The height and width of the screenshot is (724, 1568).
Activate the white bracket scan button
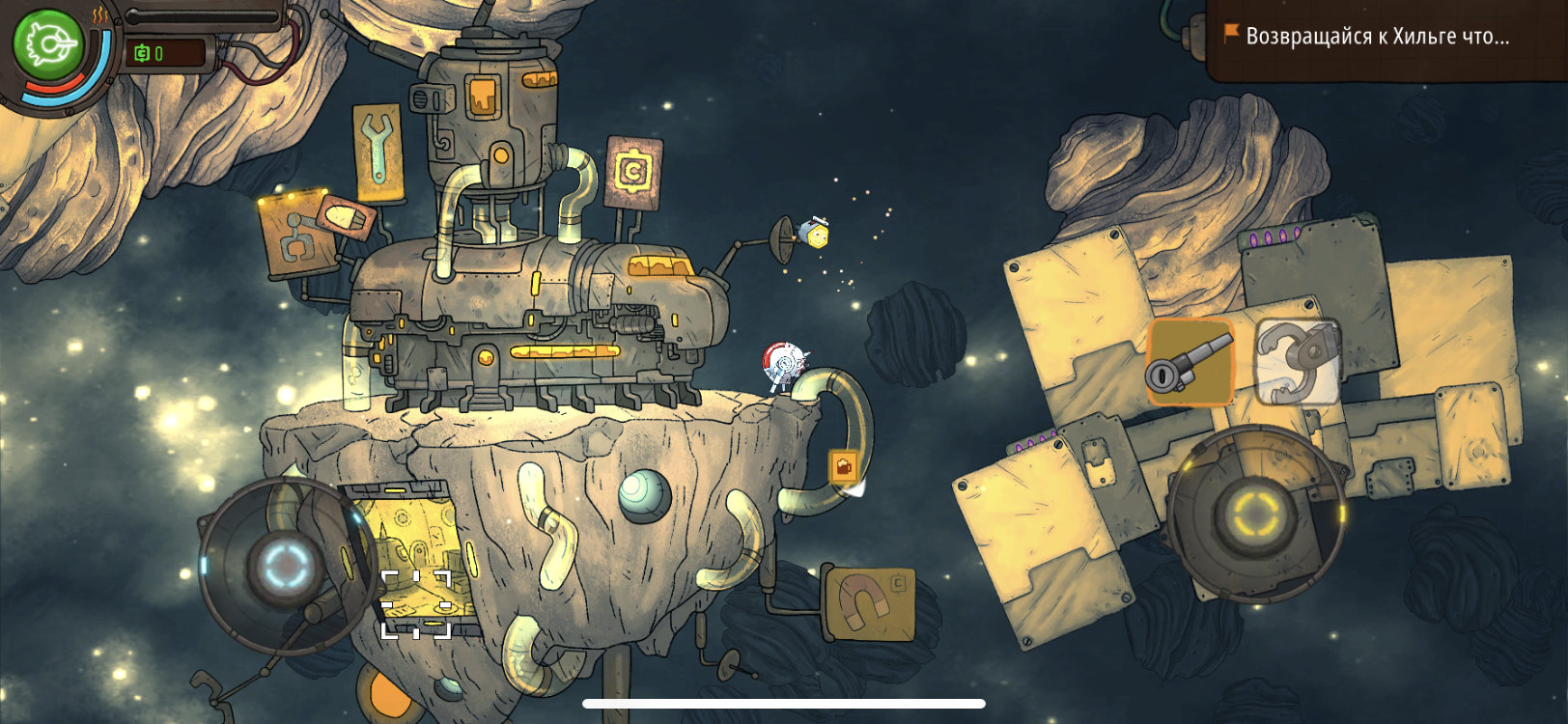coord(416,604)
